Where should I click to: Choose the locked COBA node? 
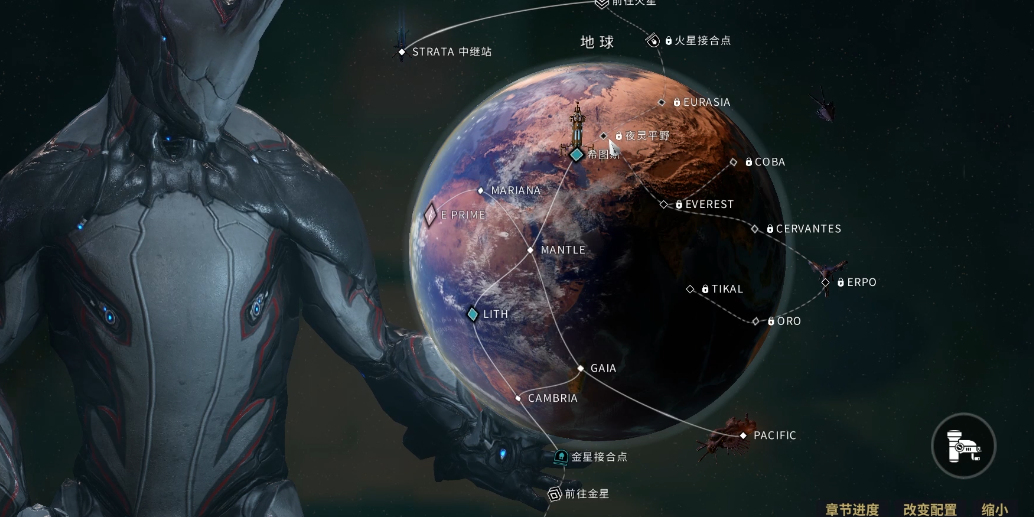coord(734,162)
